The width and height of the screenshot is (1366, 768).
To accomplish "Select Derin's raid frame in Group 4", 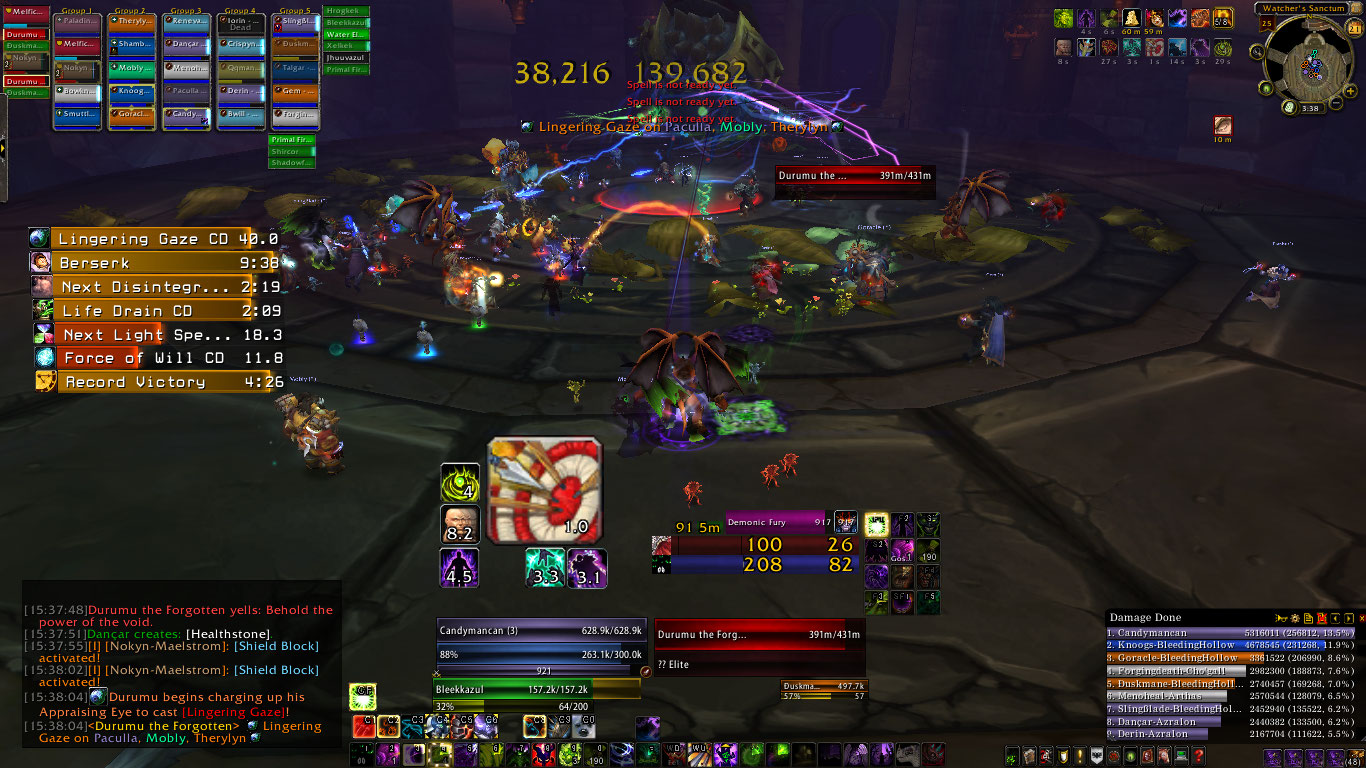I will [241, 91].
